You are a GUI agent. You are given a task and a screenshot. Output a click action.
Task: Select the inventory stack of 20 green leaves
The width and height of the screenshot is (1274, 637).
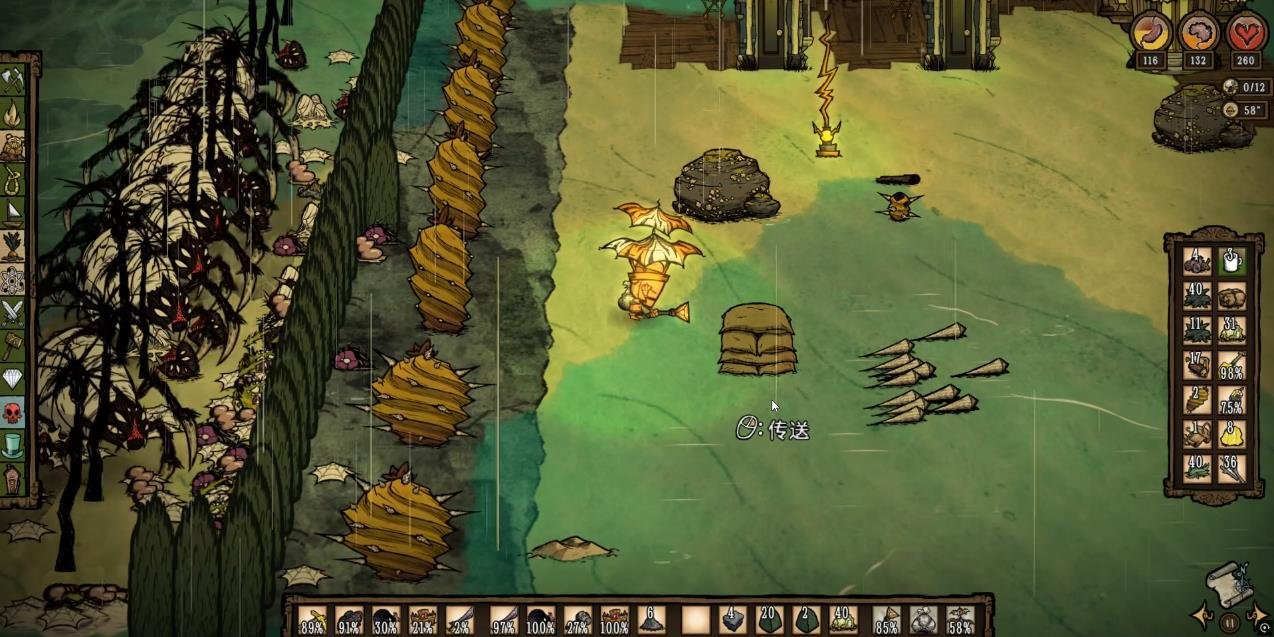coord(769,620)
